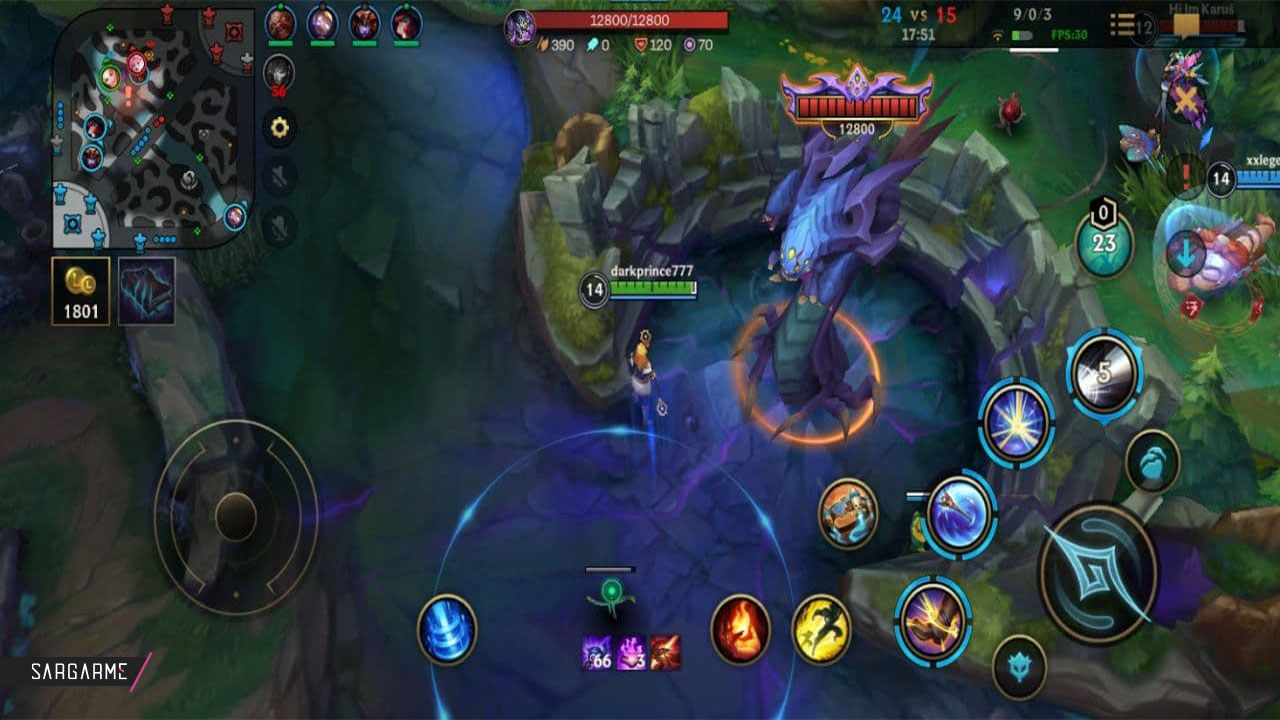Tap the minion-target attack button
The width and height of the screenshot is (1280, 720).
point(1152,461)
